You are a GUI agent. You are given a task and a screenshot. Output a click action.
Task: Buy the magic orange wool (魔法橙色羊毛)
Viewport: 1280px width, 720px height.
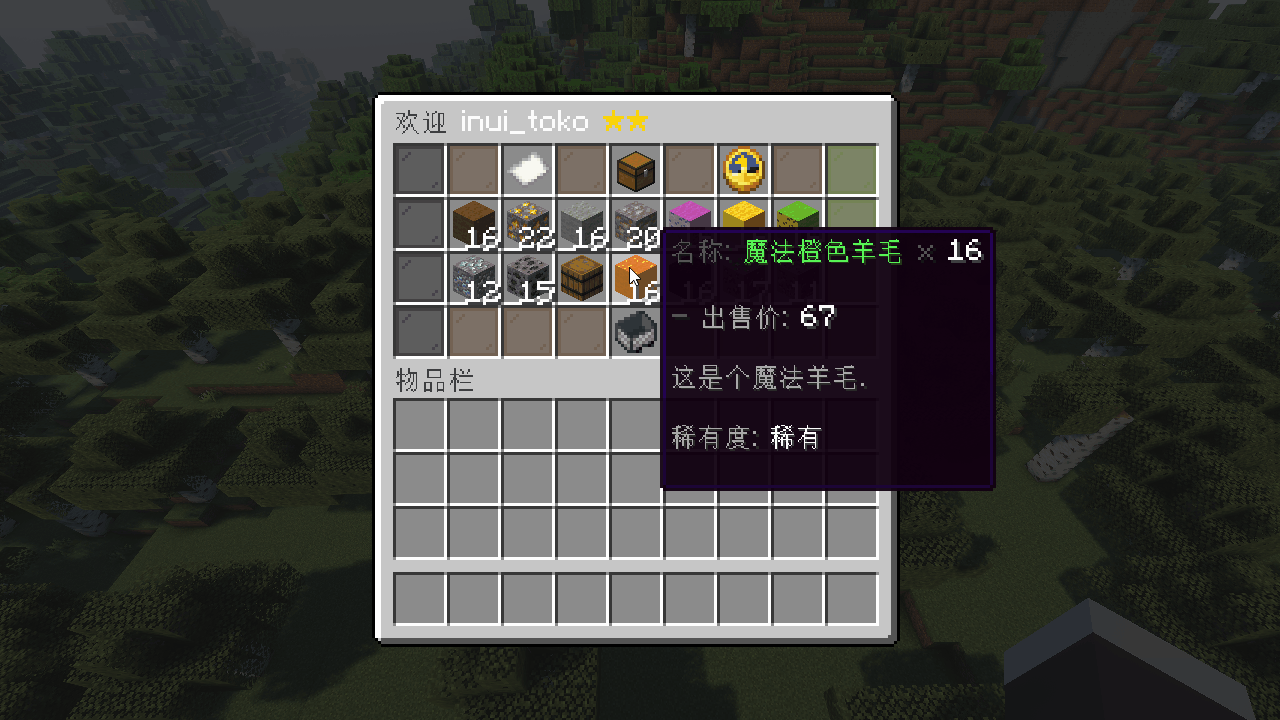[636, 277]
